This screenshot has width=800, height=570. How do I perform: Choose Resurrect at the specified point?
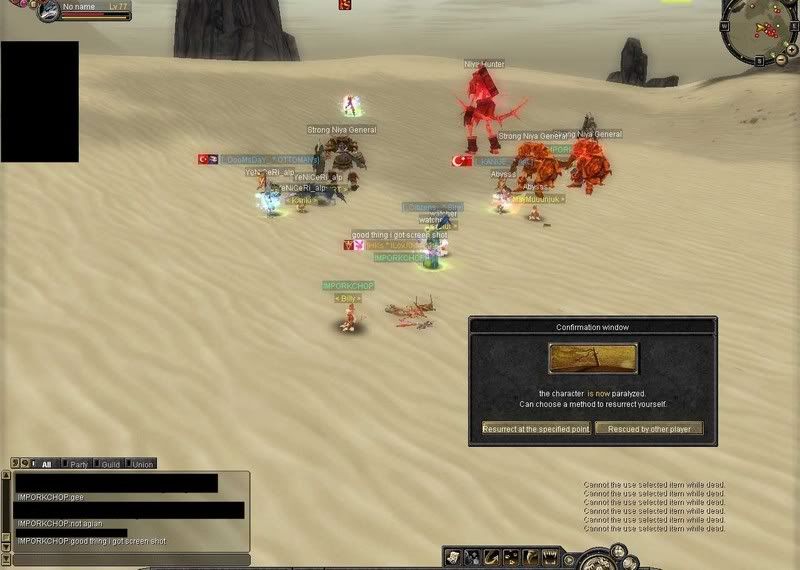(535, 428)
